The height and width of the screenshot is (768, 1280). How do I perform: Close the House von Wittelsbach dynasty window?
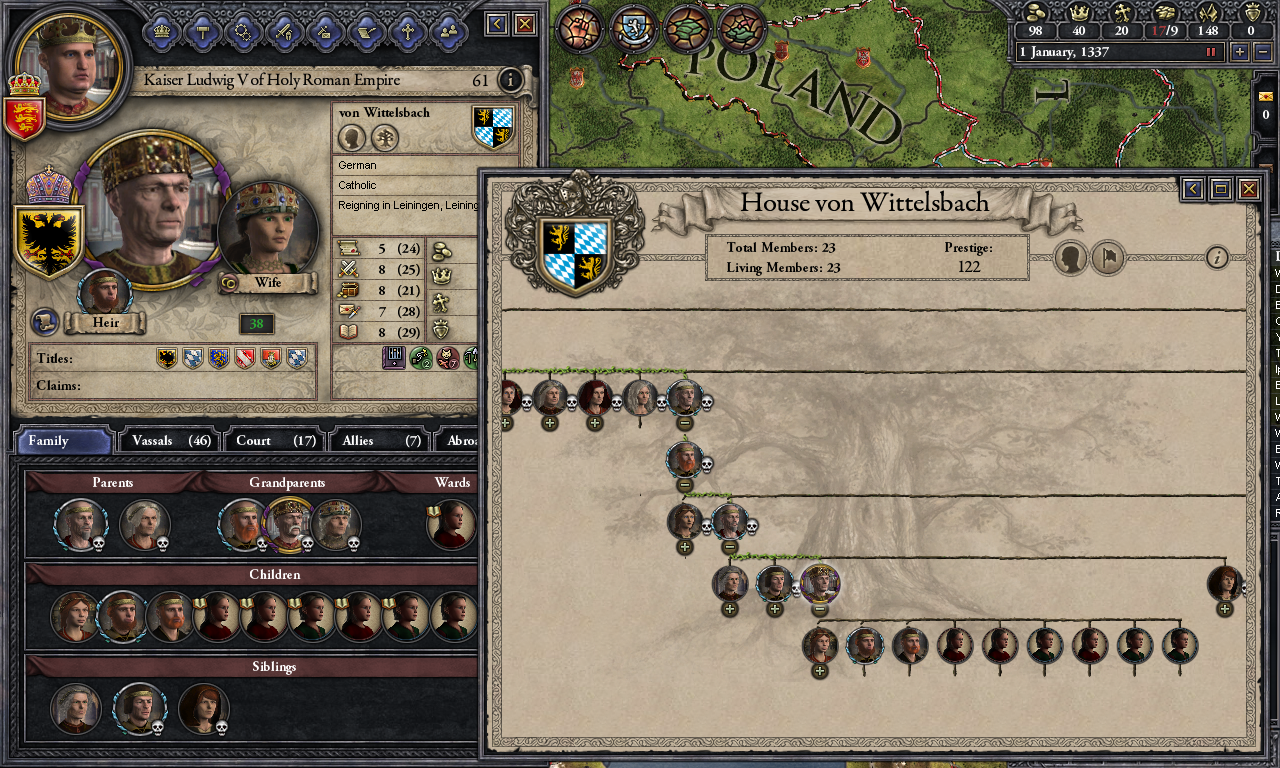(1248, 188)
